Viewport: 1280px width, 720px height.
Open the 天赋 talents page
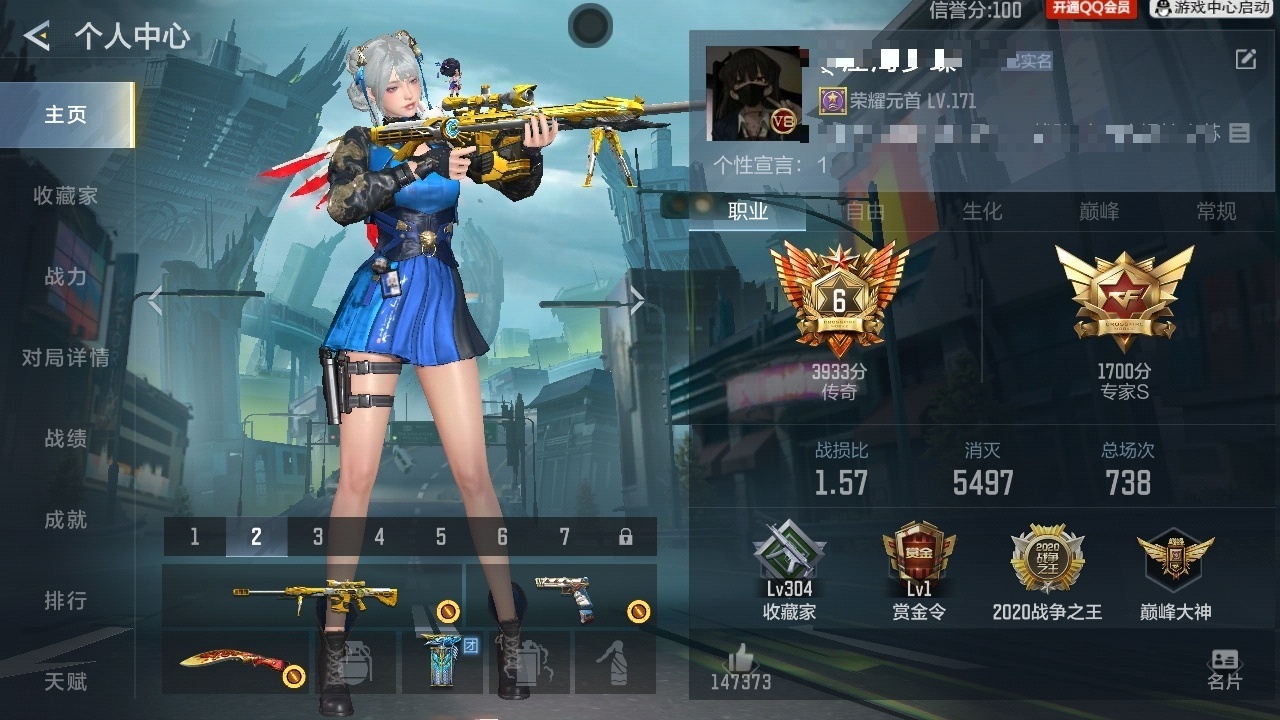[65, 682]
